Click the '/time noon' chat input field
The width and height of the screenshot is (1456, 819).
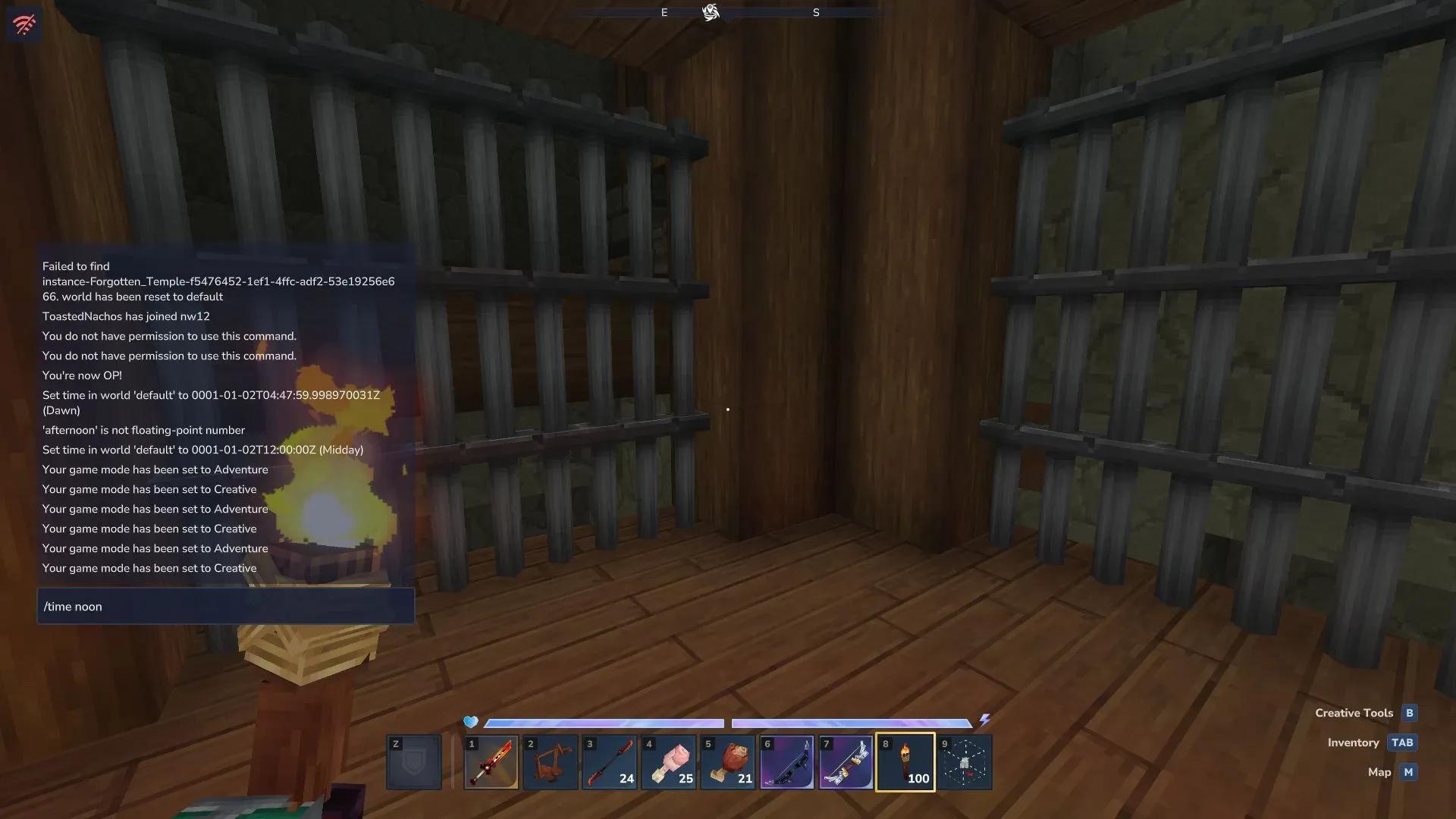pyautogui.click(x=225, y=606)
